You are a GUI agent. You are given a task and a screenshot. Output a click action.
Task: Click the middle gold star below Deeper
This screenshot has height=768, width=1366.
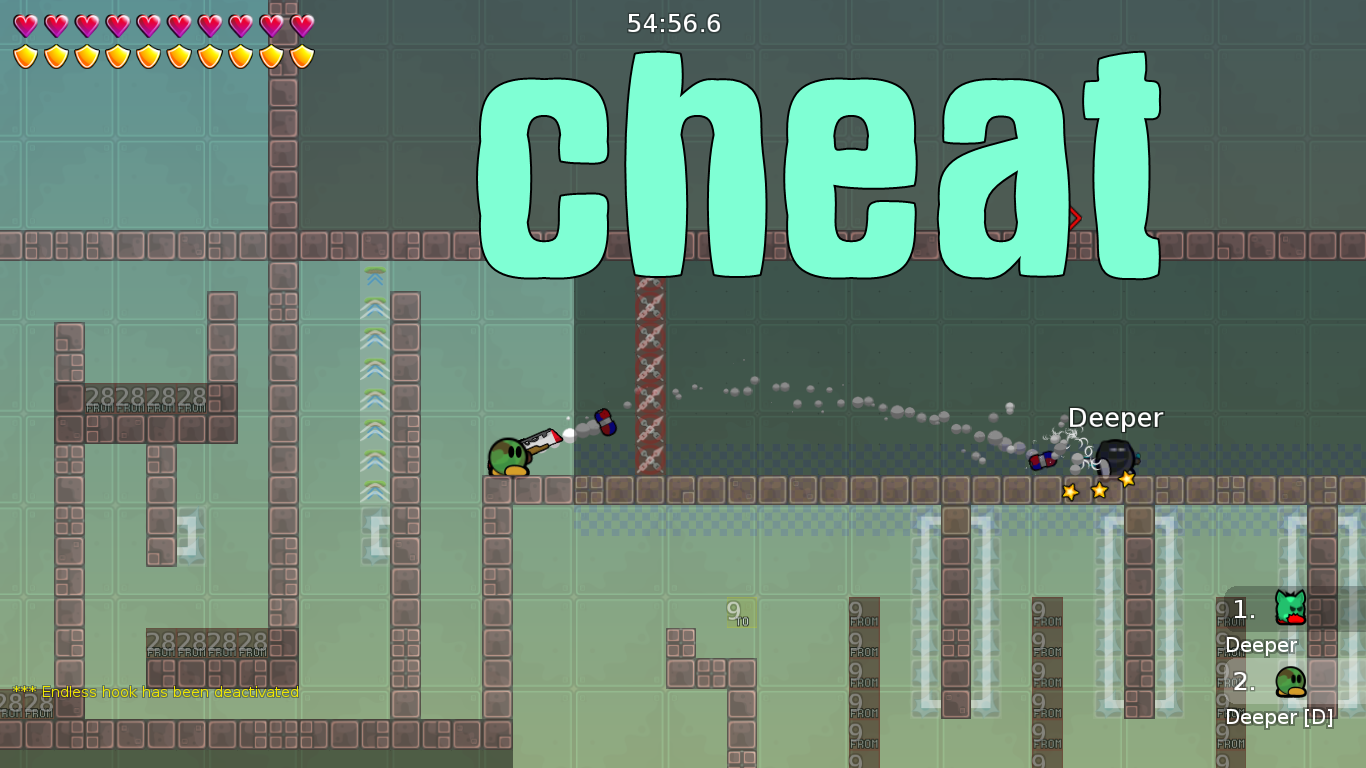[x=1097, y=489]
